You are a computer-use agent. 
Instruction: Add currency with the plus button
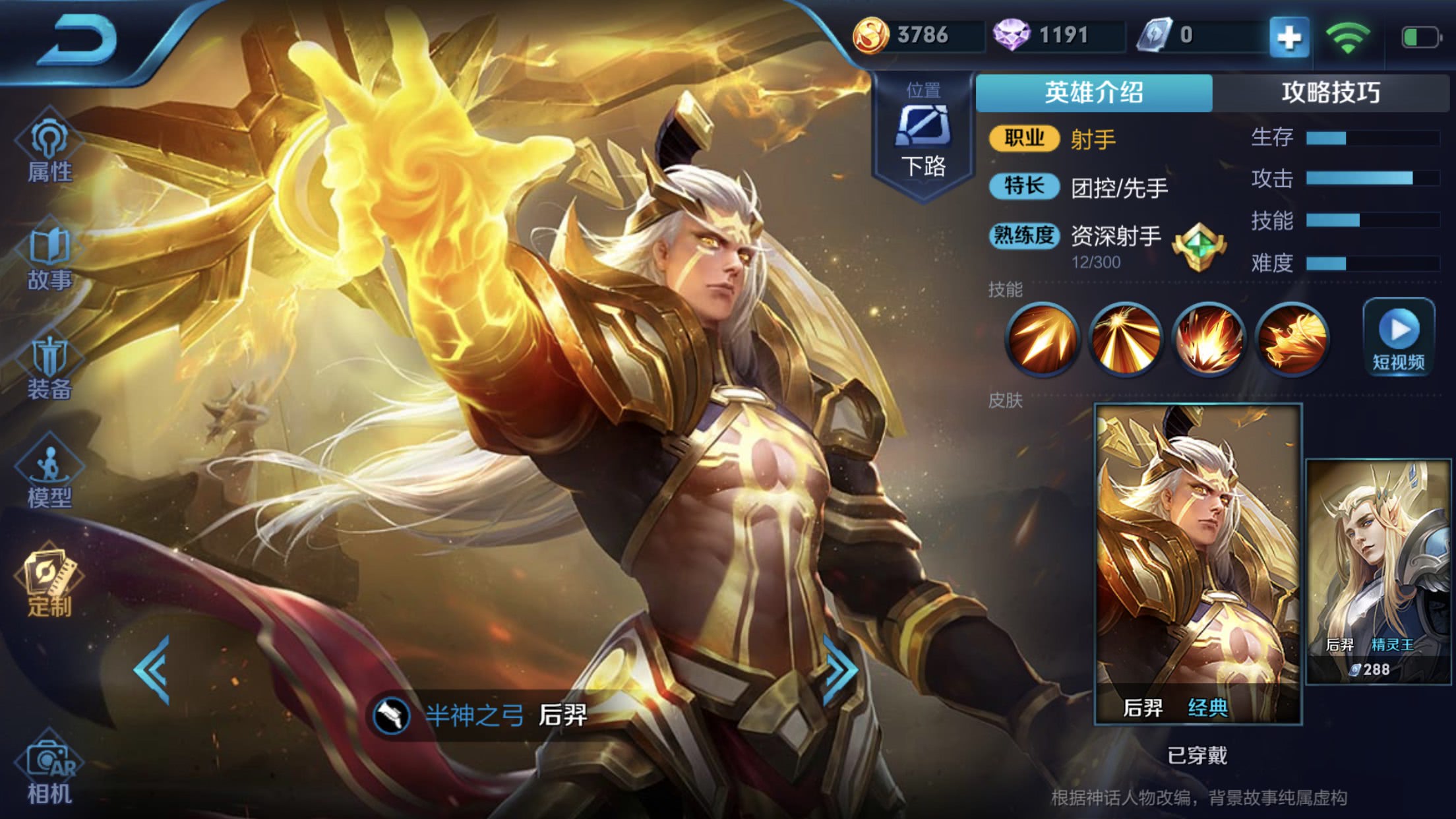[x=1289, y=37]
